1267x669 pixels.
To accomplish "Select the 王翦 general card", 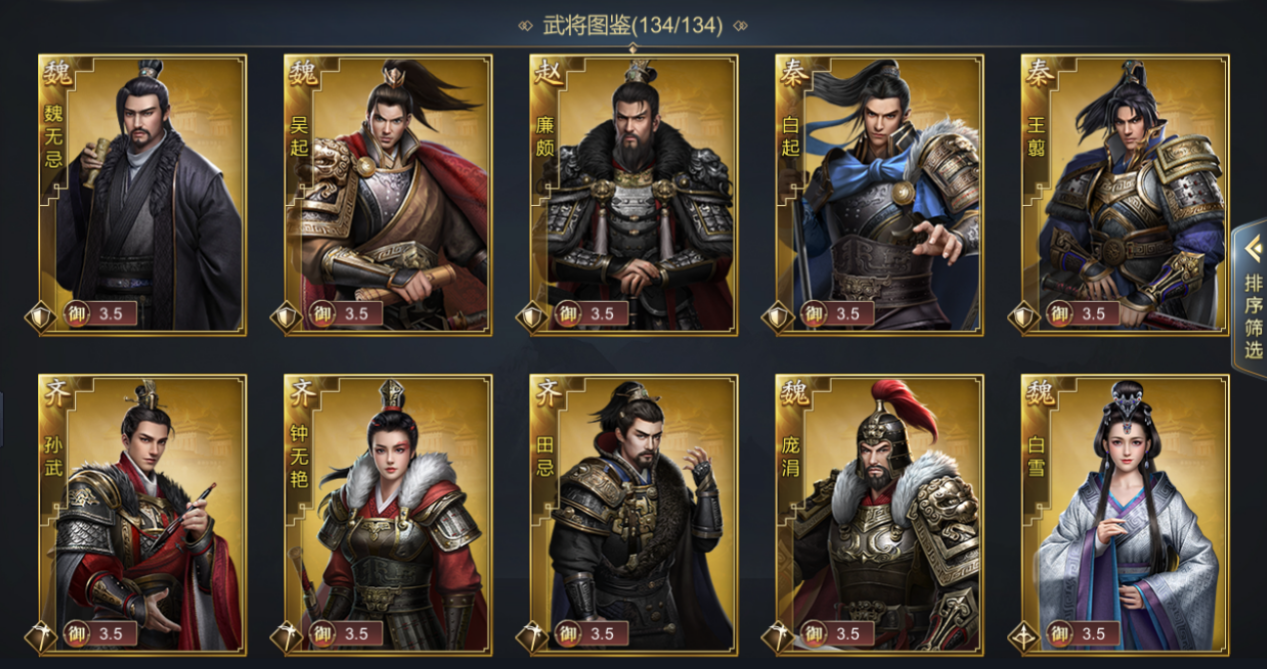I will coord(1126,195).
